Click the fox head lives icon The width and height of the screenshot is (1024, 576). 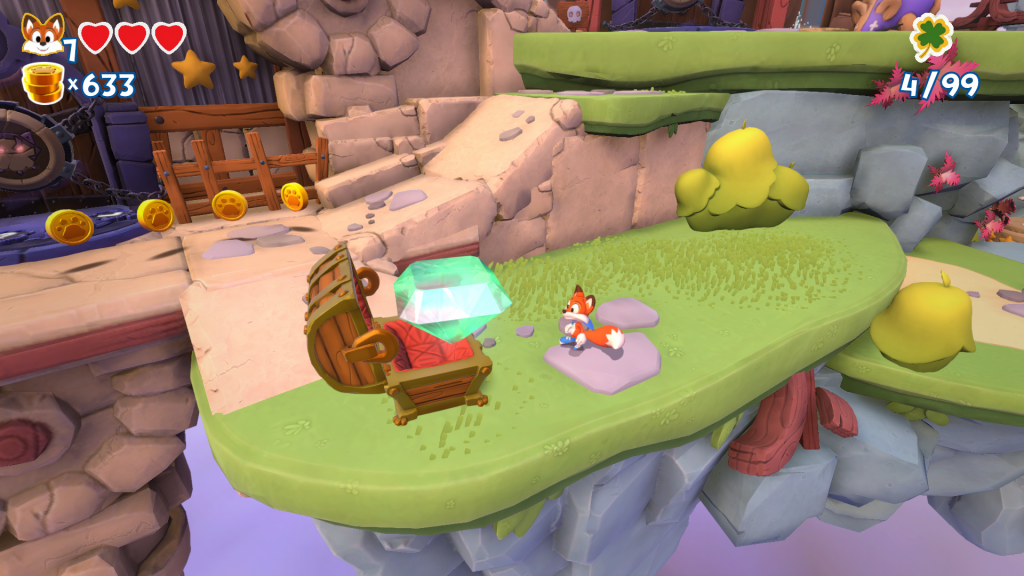click(41, 34)
